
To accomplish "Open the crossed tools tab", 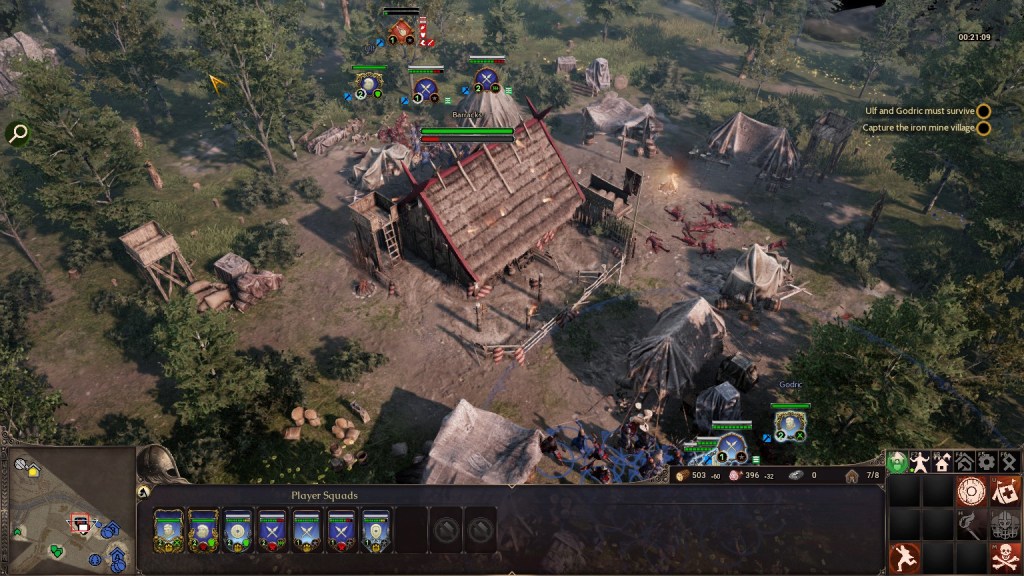I will [x=1008, y=462].
